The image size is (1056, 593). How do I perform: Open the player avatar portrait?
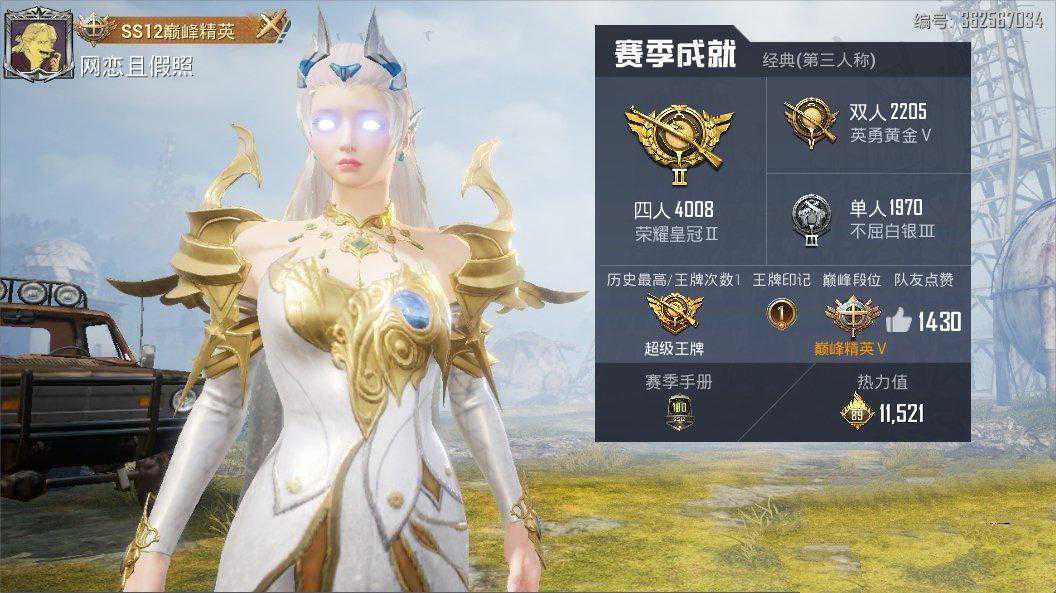pyautogui.click(x=37, y=43)
